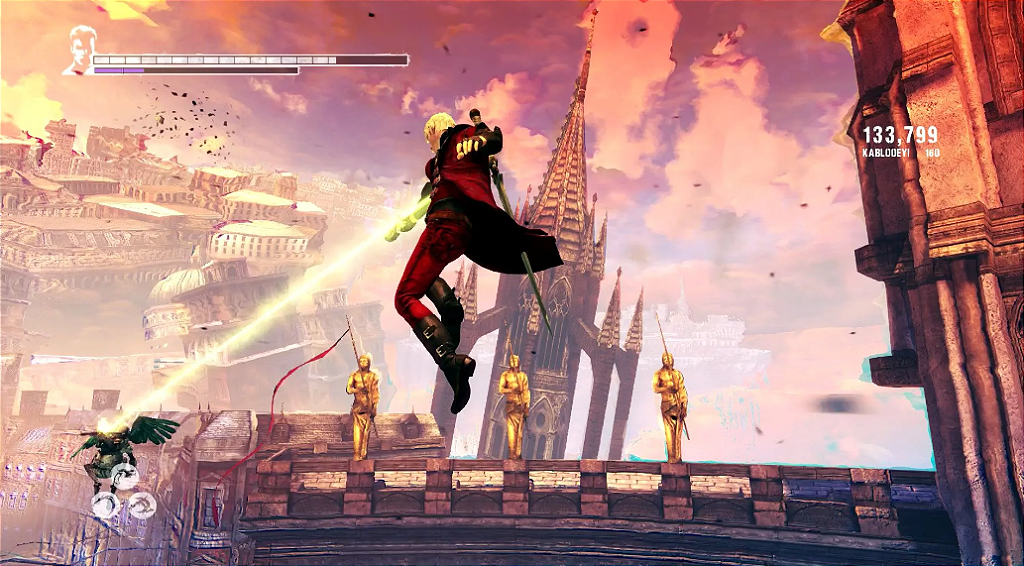Select the pistol weapon icon
The width and height of the screenshot is (1024, 566).
point(125,476)
